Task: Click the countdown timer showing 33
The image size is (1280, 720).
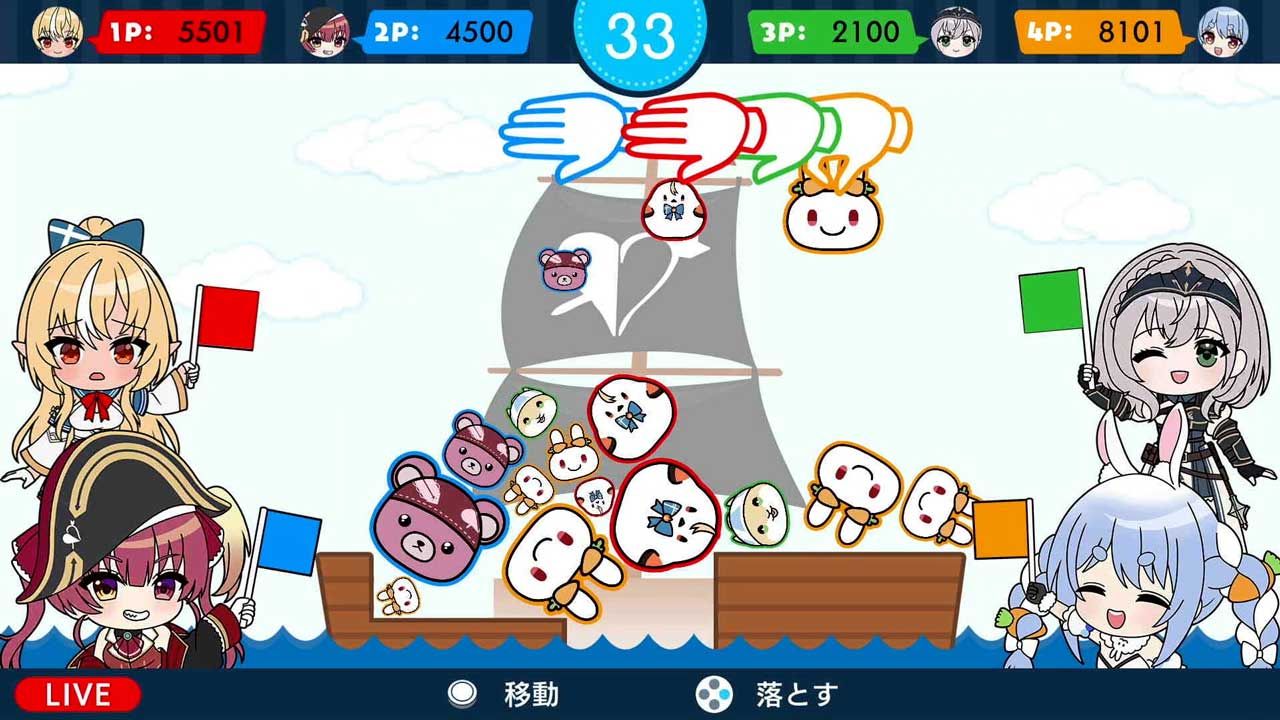Action: 640,33
